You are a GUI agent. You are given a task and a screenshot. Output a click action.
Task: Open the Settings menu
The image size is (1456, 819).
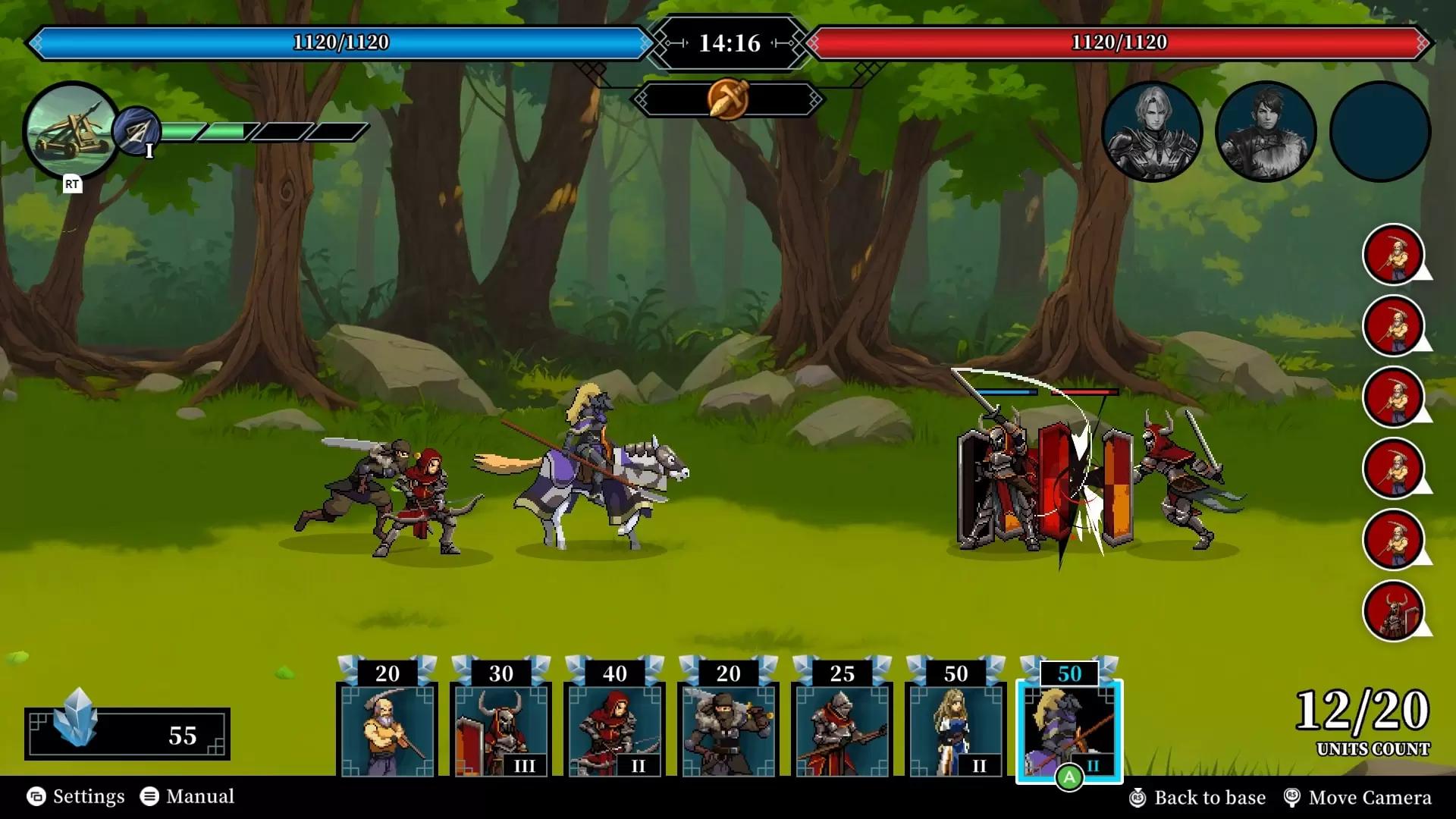76,796
